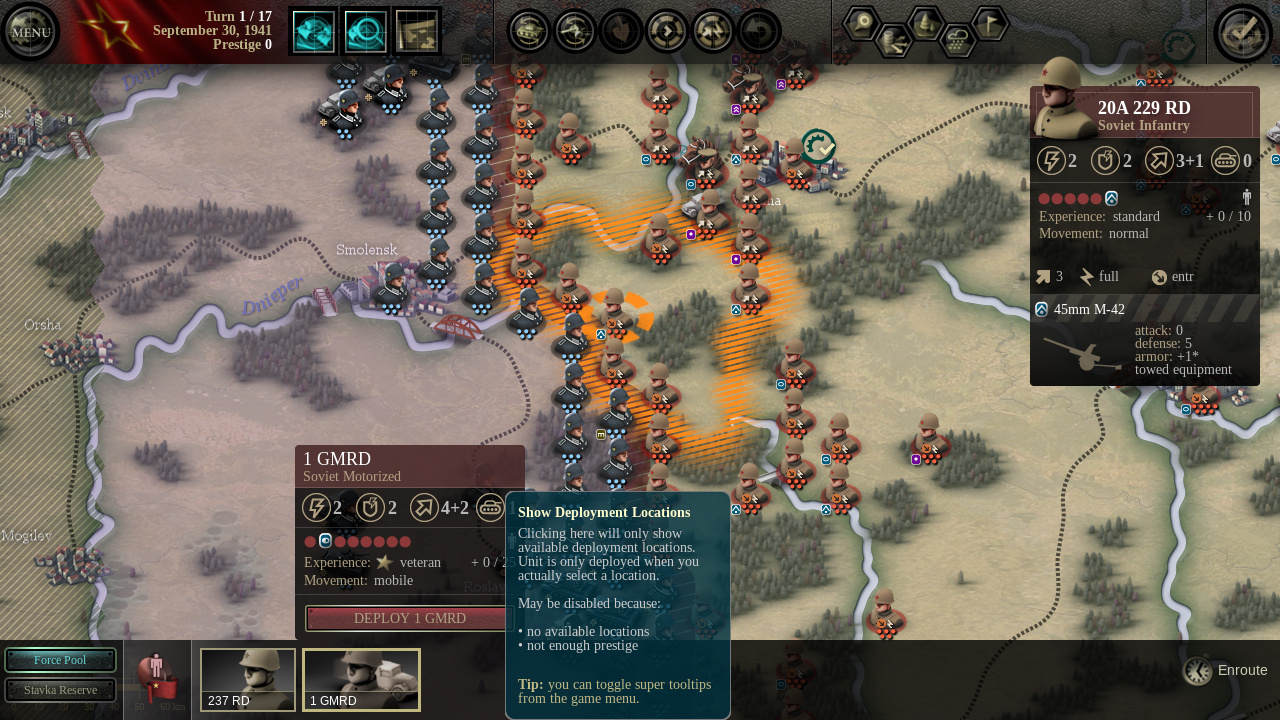Toggle the cyan unit overview map icon
This screenshot has width=1280, height=720.
(313, 30)
